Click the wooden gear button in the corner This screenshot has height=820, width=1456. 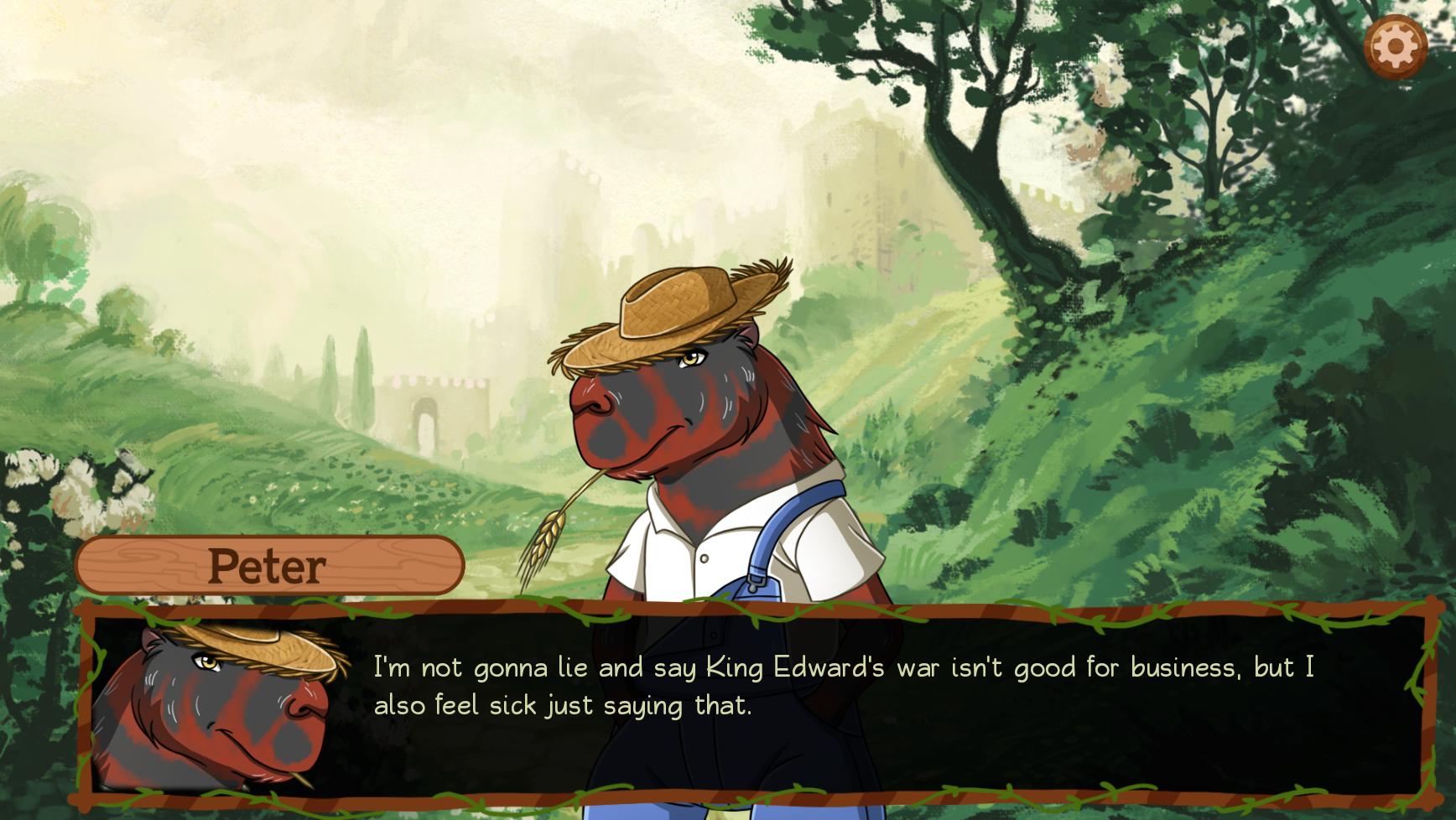pyautogui.click(x=1396, y=48)
